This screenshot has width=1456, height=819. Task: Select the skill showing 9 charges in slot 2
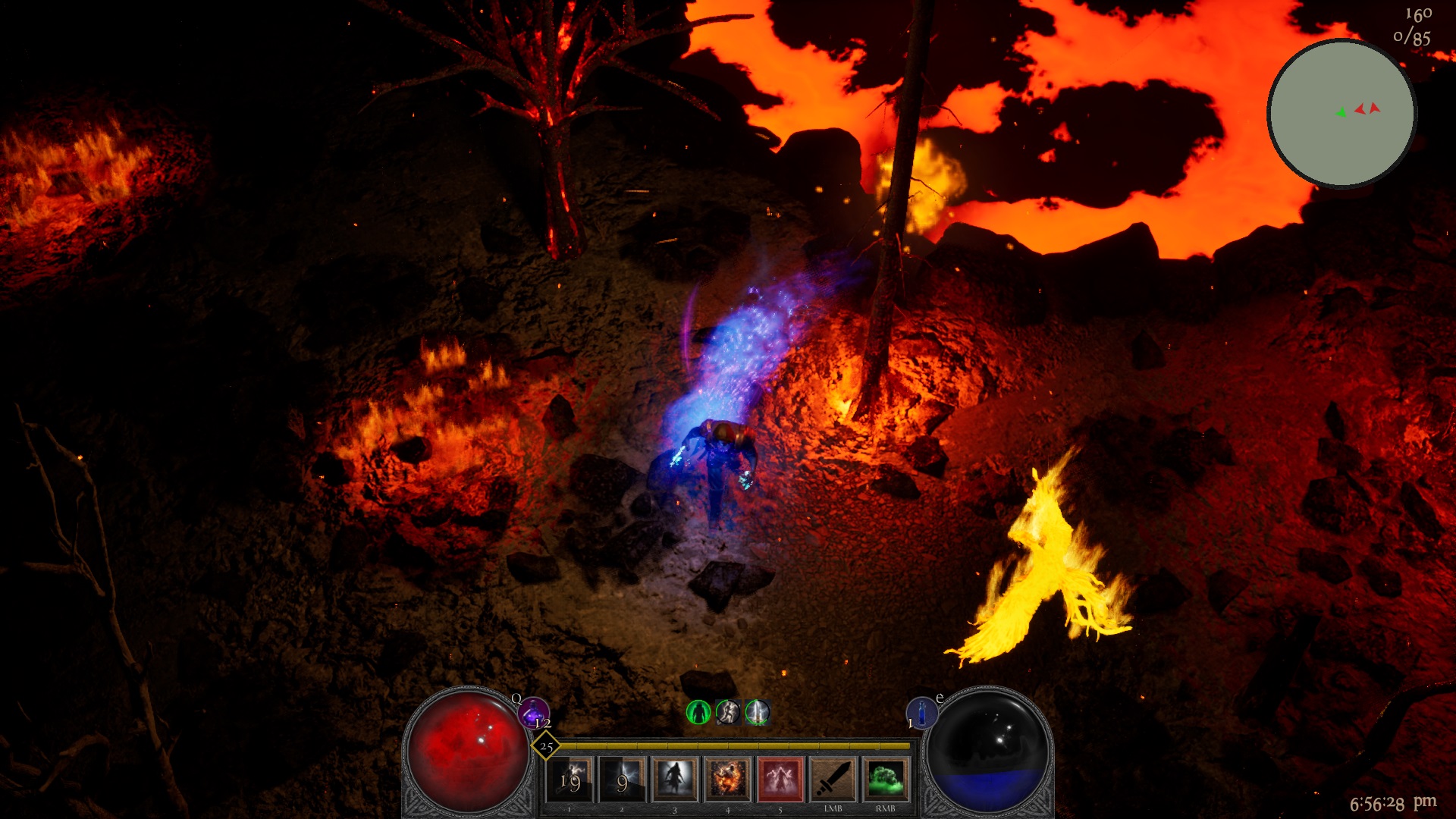click(623, 779)
